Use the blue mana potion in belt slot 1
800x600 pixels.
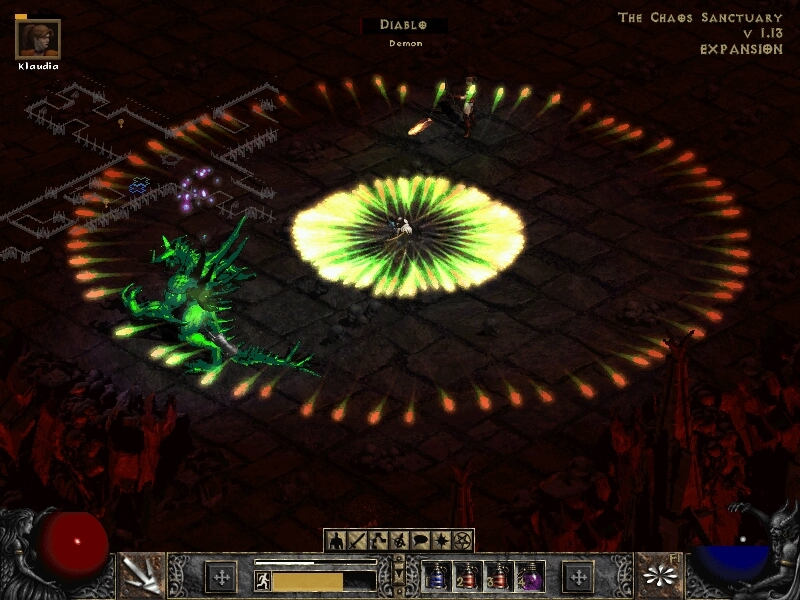tap(437, 577)
